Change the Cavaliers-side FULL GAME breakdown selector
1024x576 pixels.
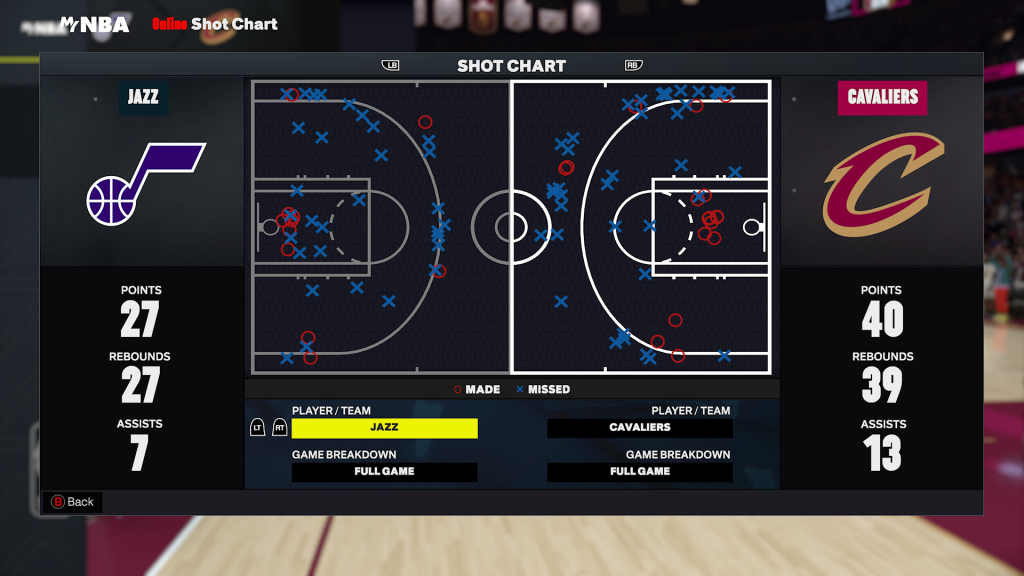coord(640,472)
